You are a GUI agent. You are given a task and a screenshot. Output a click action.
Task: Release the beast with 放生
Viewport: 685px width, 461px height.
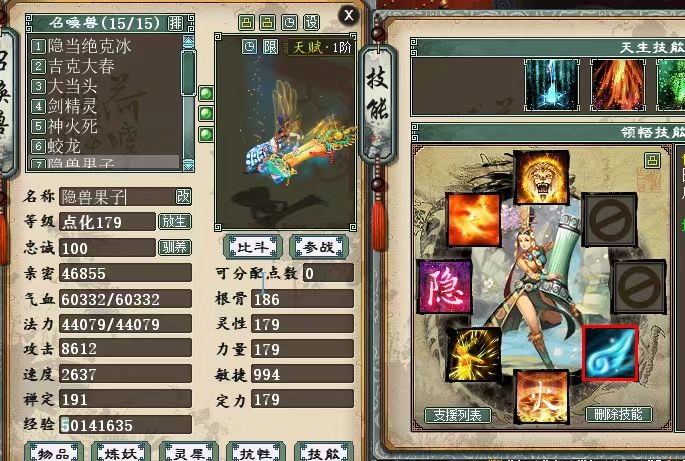point(174,221)
